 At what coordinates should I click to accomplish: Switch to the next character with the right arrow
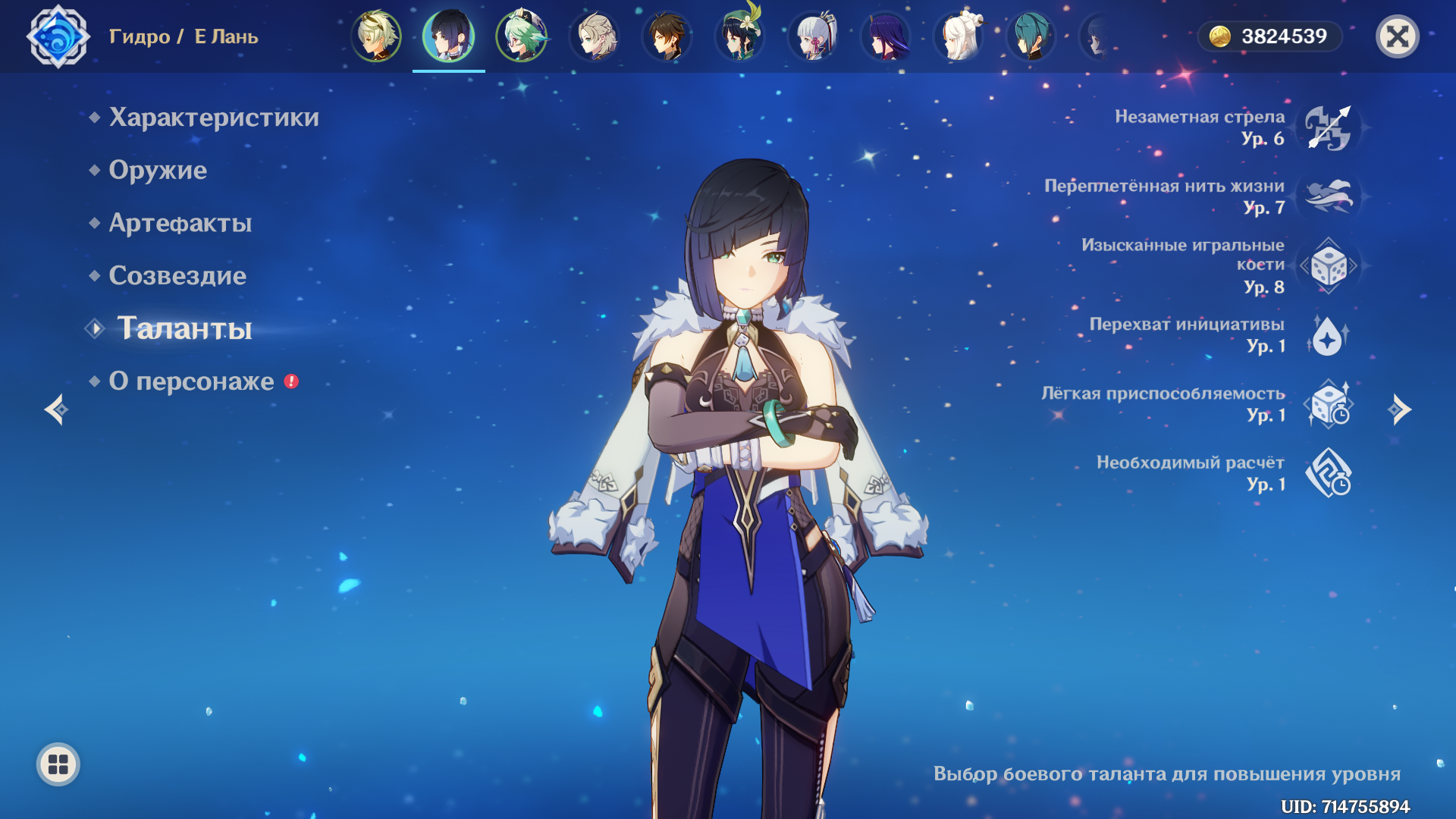1399,409
